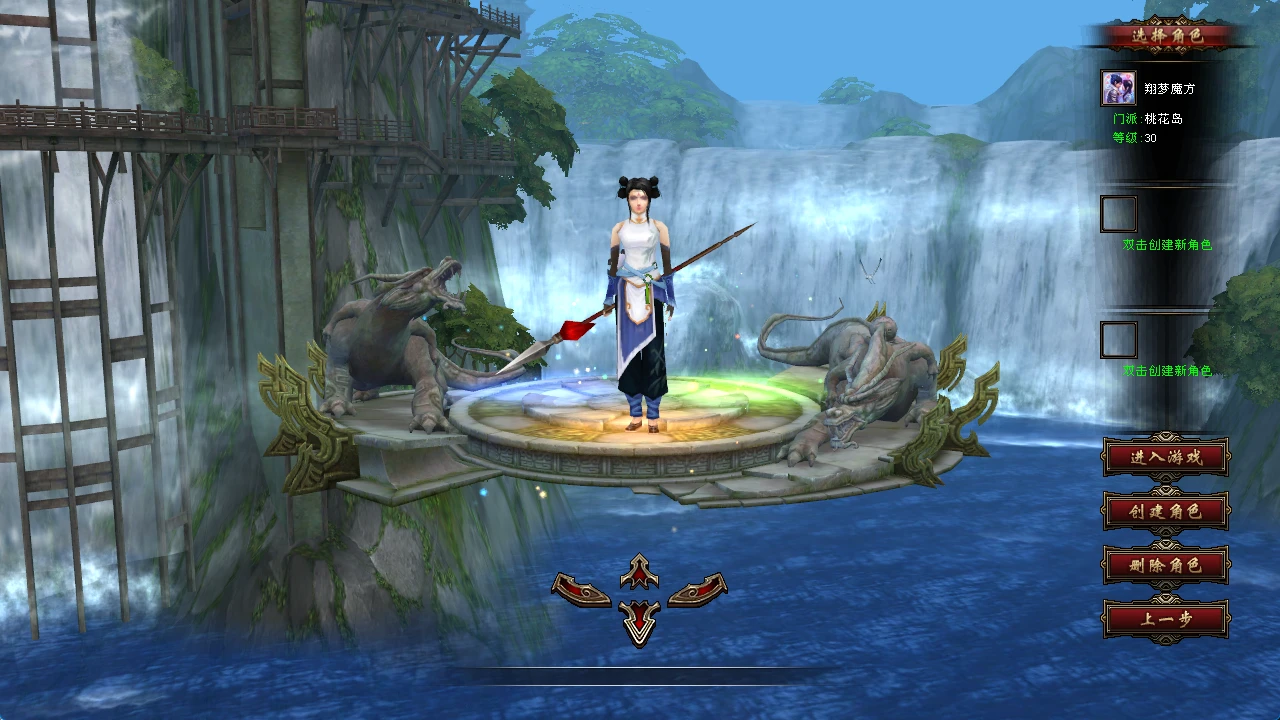Screen dimensions: 1280x720
Task: Click the left-pointing rotate arrow
Action: point(582,590)
